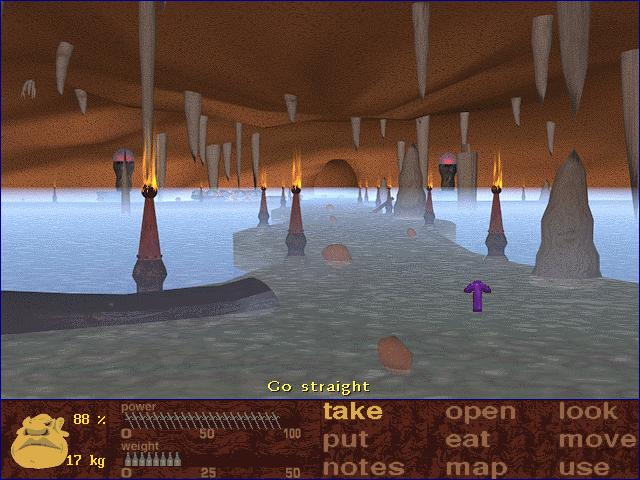The image size is (640, 480).
Task: Choose the open action
Action: click(x=480, y=411)
